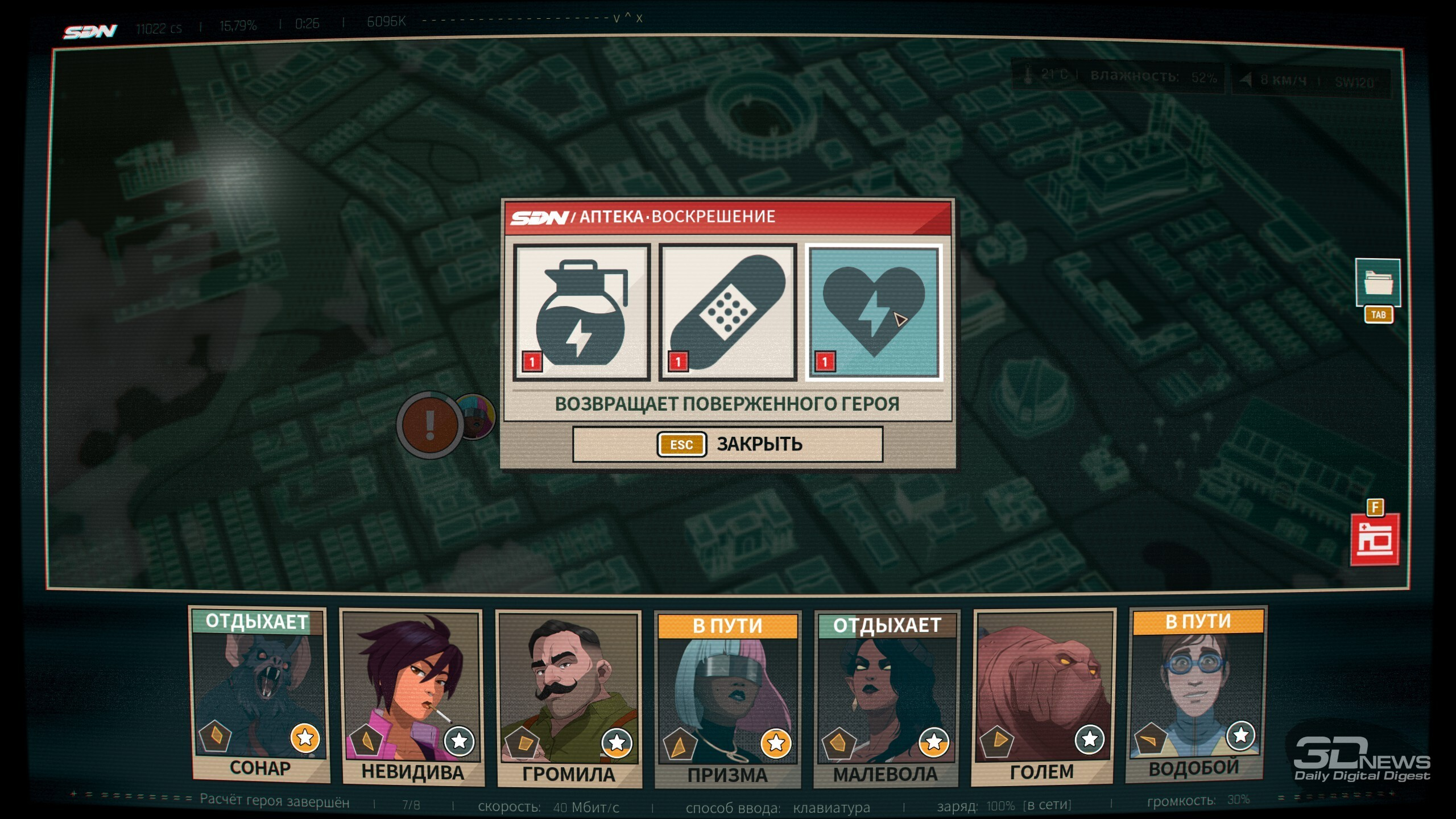Viewport: 1456px width, 819px height.
Task: Close the pharmacy dialog with ЗАКРЫТЬ
Action: [727, 444]
